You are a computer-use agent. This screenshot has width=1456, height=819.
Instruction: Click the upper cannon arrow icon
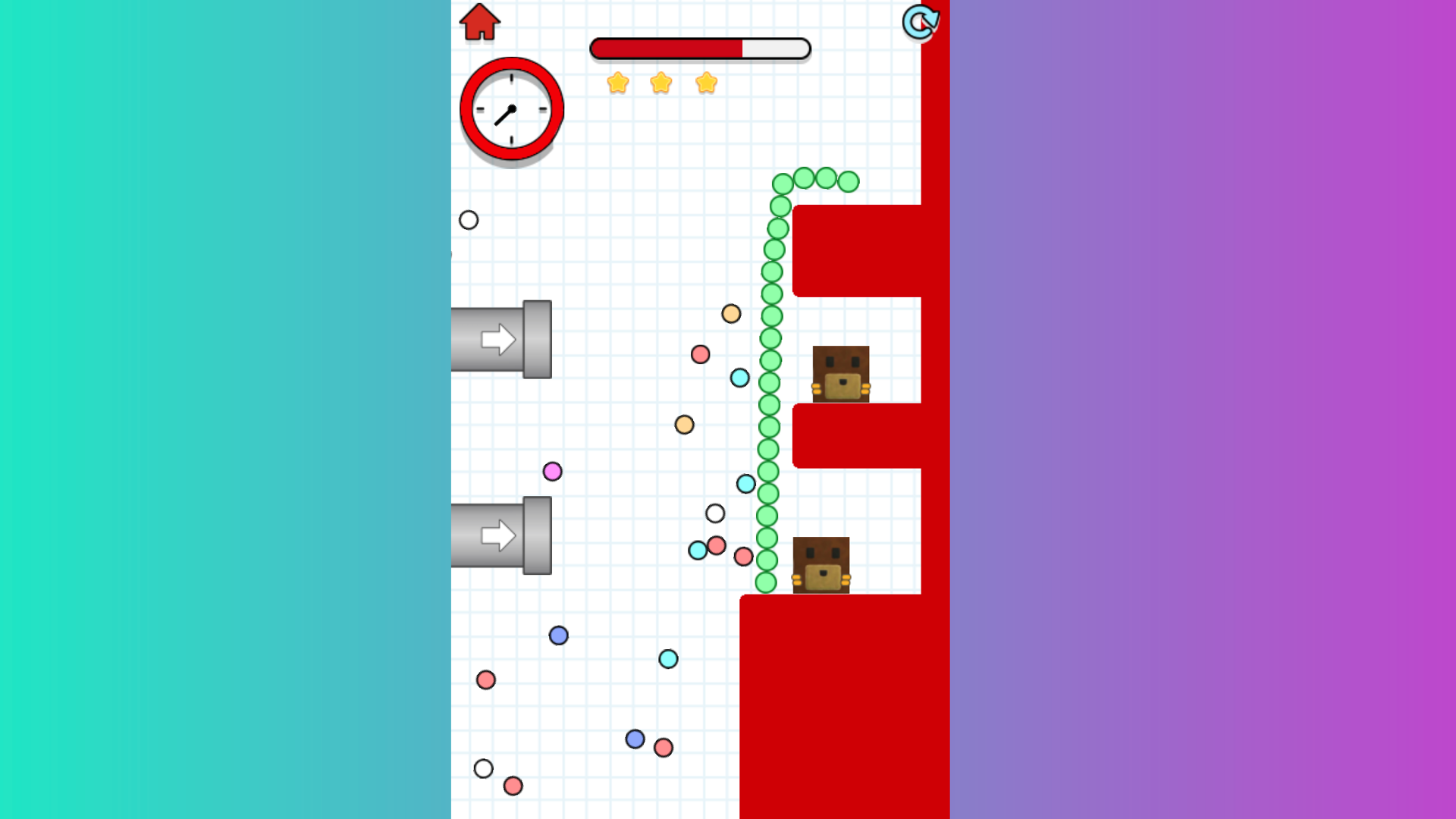499,339
